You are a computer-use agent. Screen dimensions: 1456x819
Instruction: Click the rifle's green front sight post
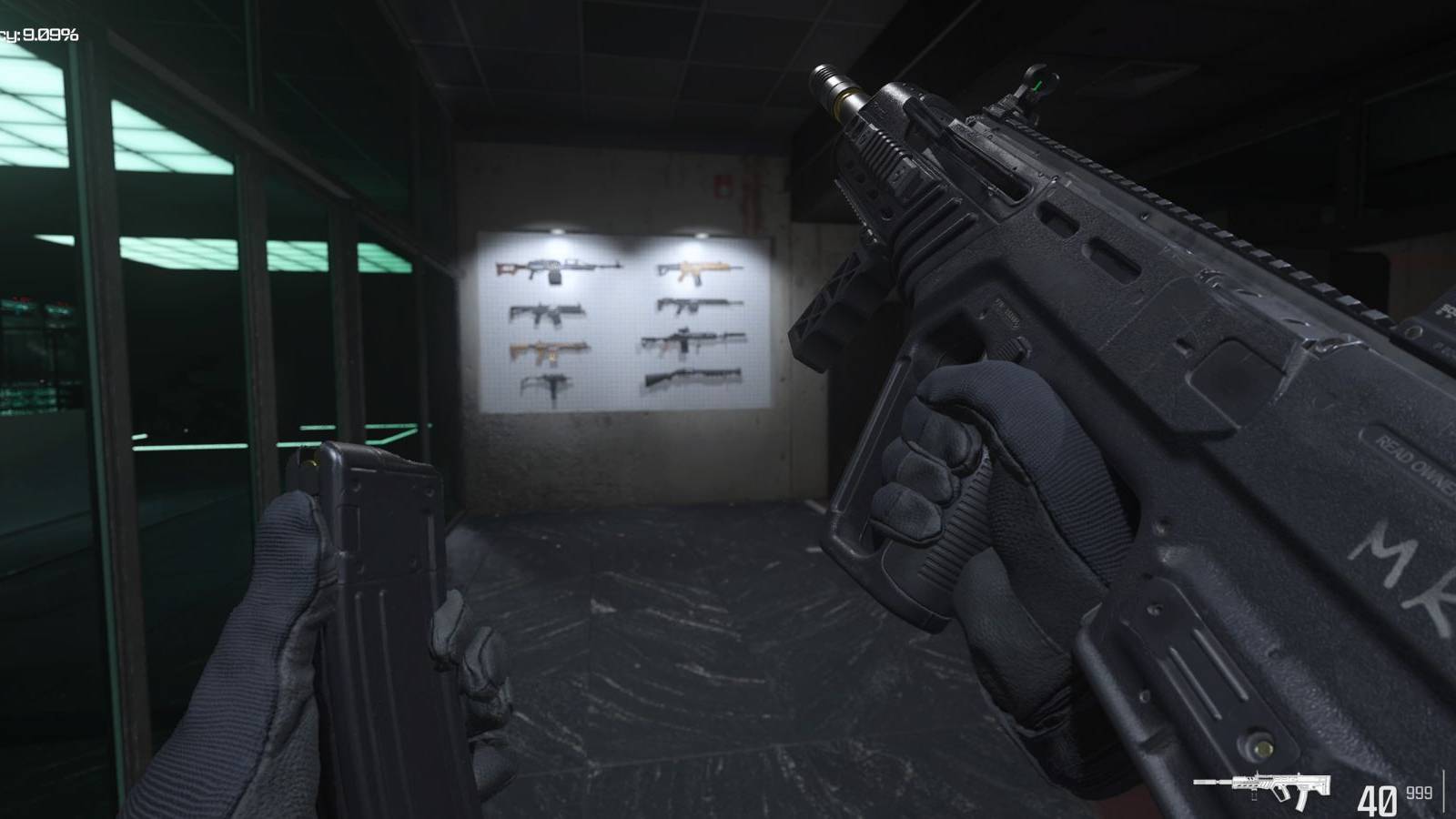[1037, 86]
